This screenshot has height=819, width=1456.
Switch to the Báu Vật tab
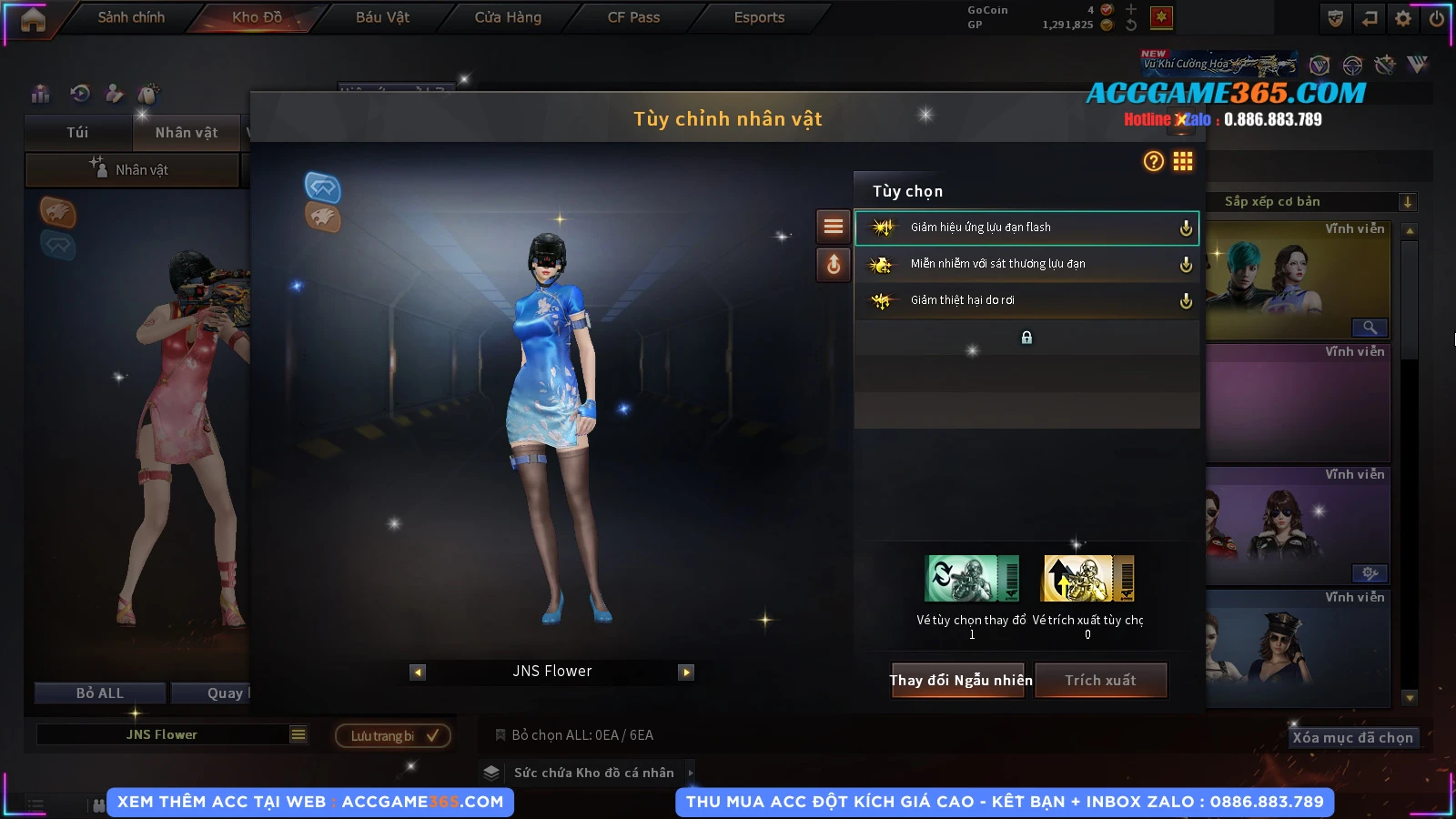click(x=382, y=17)
